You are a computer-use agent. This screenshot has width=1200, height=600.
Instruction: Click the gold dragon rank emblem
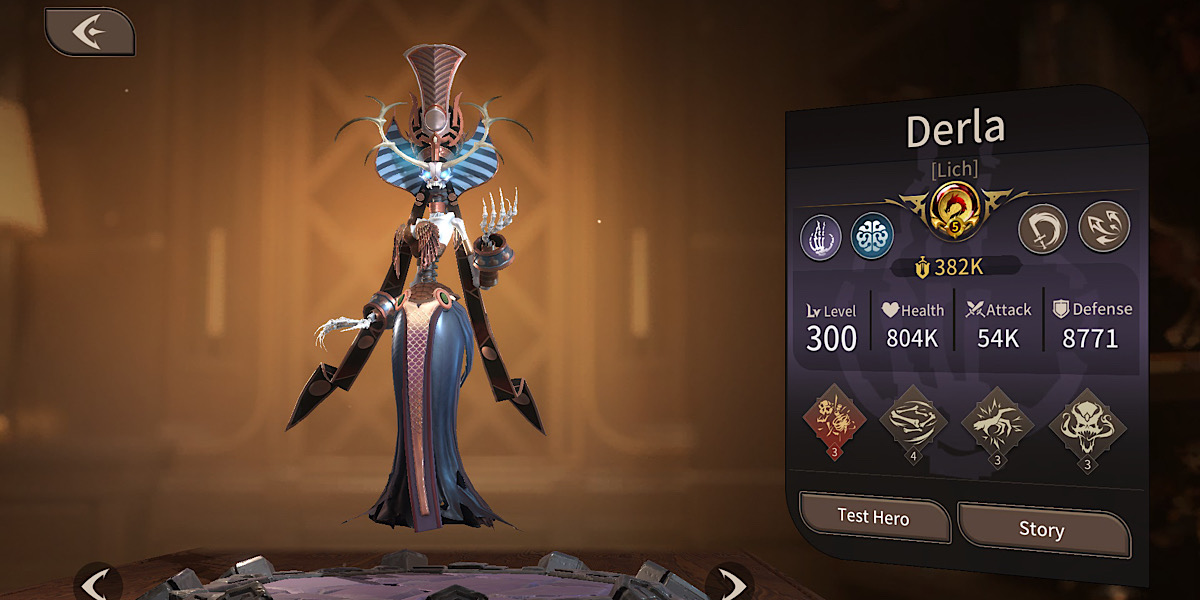(x=955, y=210)
